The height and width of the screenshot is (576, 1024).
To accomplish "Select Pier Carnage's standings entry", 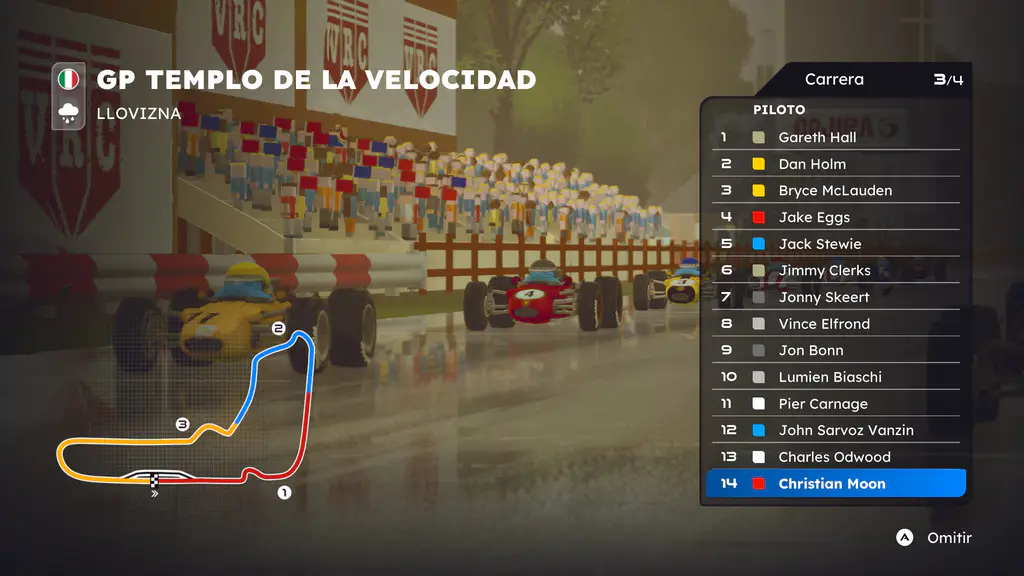I will pyautogui.click(x=835, y=404).
